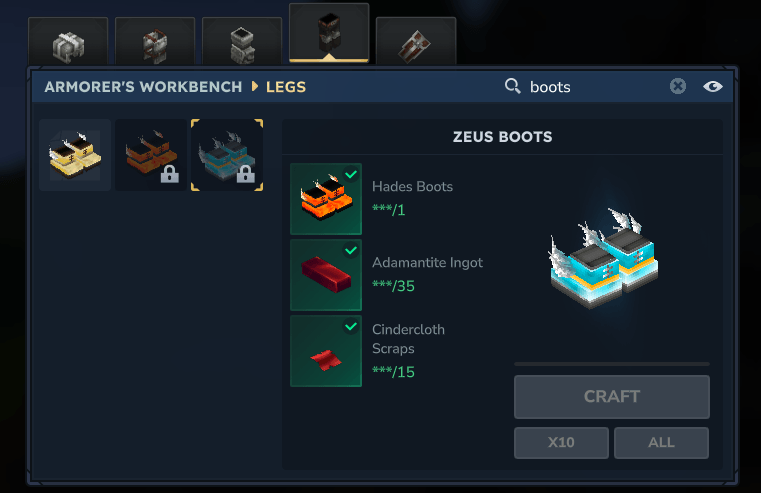Select the golden boots recipe
Image resolution: width=761 pixels, height=493 pixels.
point(75,155)
